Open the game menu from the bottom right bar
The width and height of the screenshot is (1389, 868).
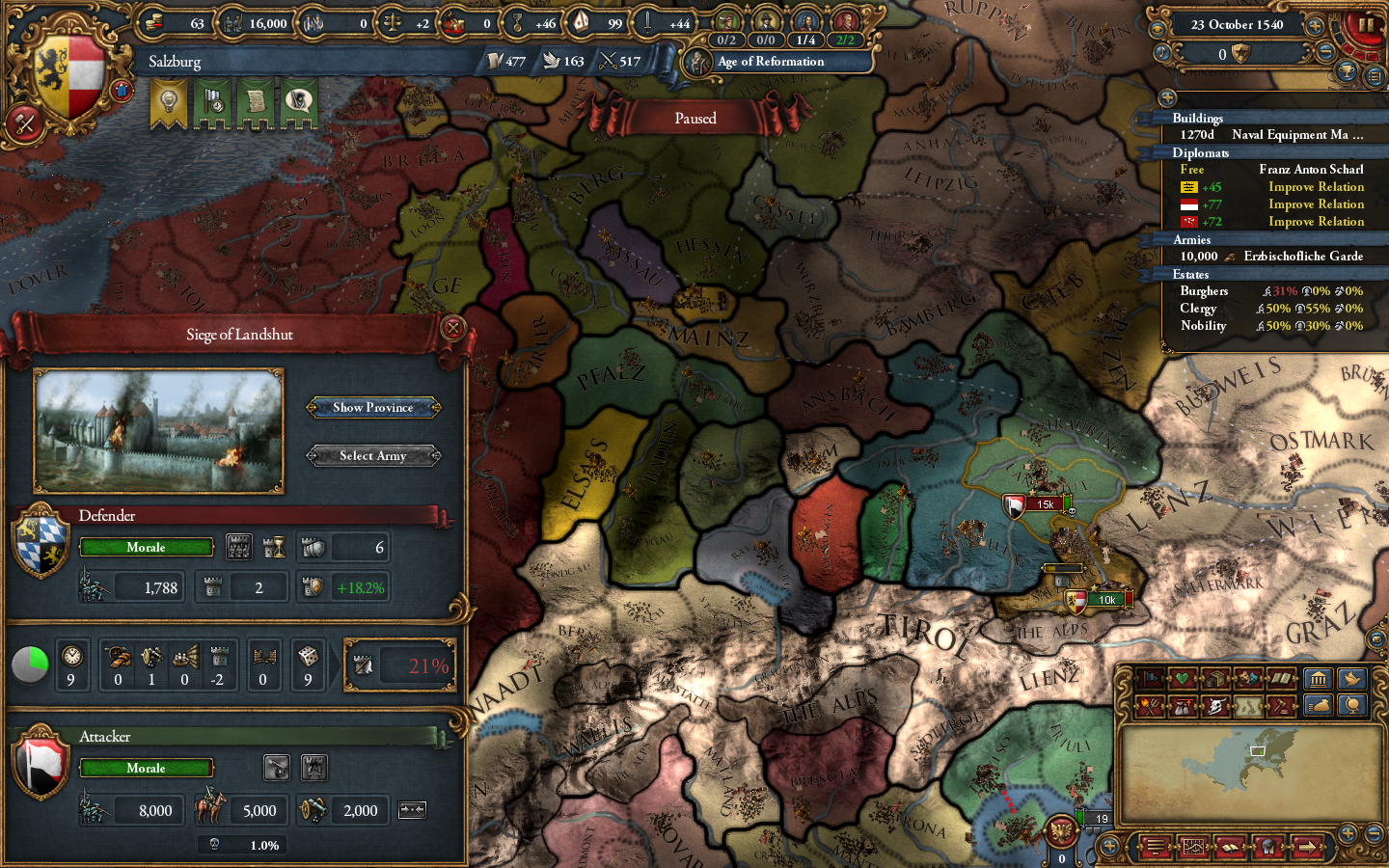(x=1155, y=847)
